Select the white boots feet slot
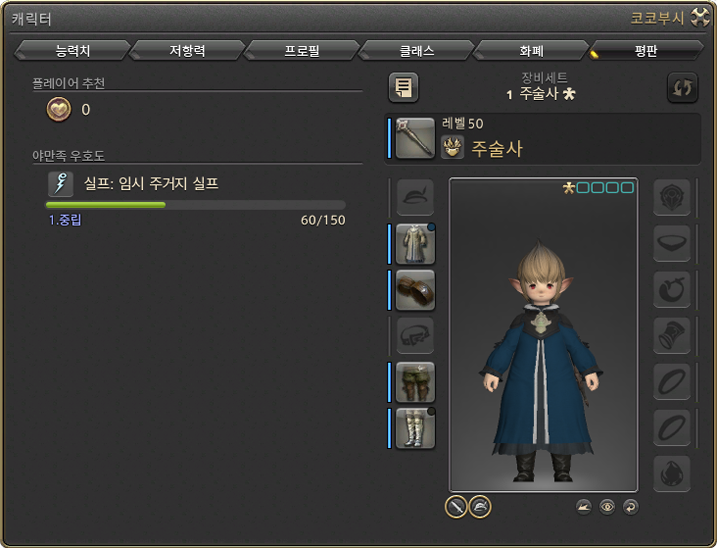The height and width of the screenshot is (548, 717). point(415,428)
